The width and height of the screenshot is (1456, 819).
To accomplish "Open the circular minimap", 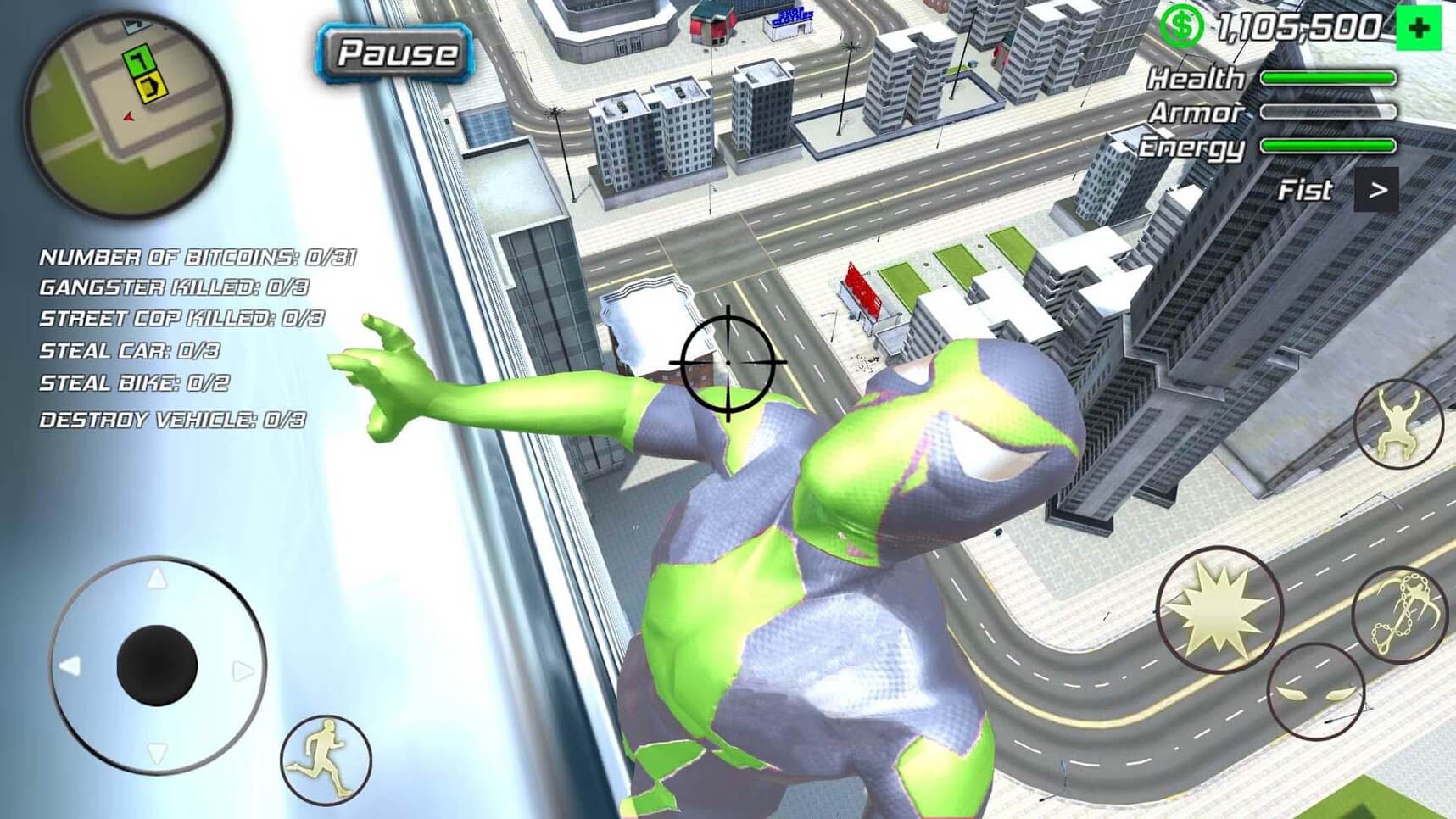I will point(127,114).
